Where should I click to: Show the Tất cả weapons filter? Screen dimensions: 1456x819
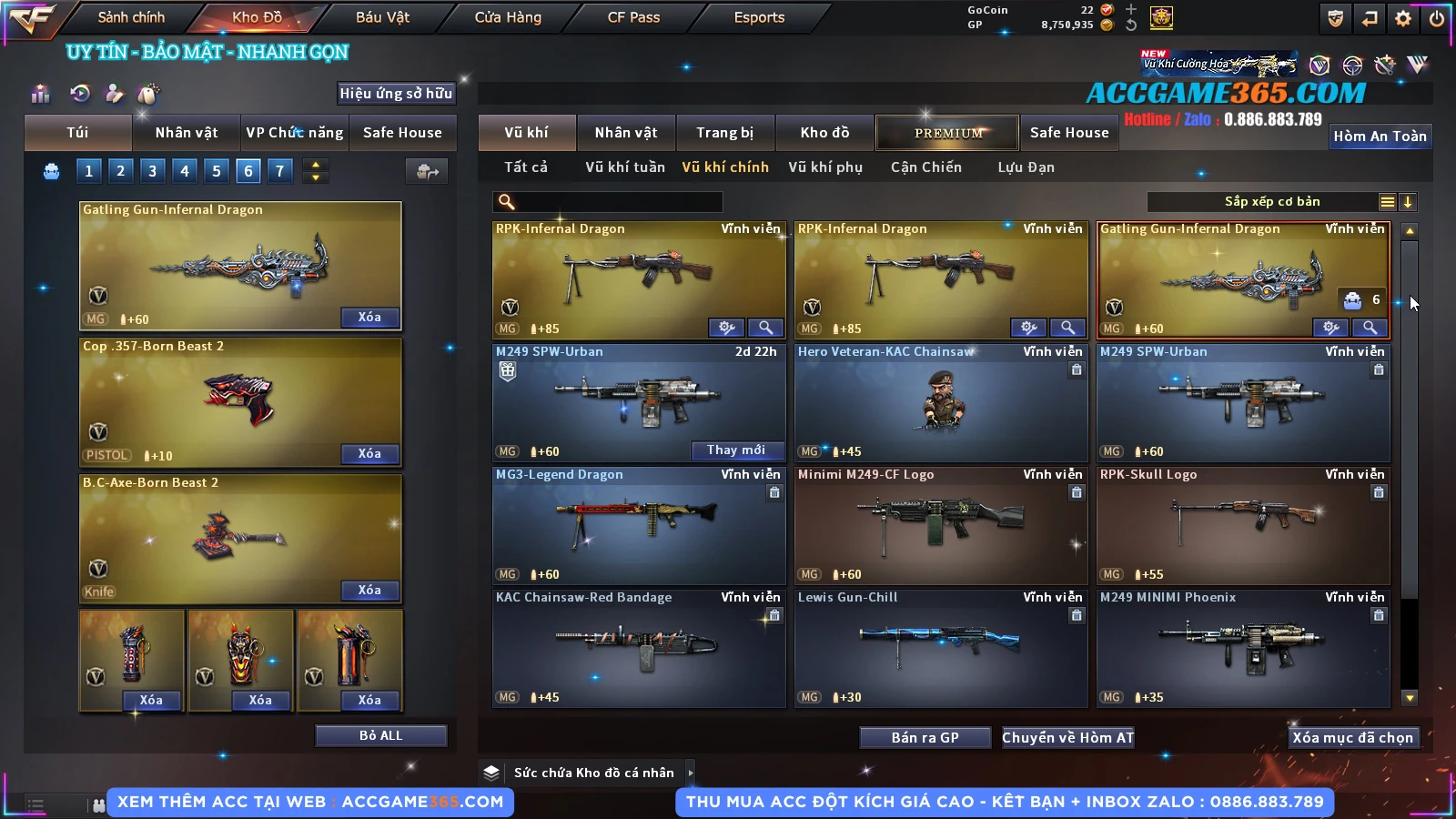tap(526, 167)
